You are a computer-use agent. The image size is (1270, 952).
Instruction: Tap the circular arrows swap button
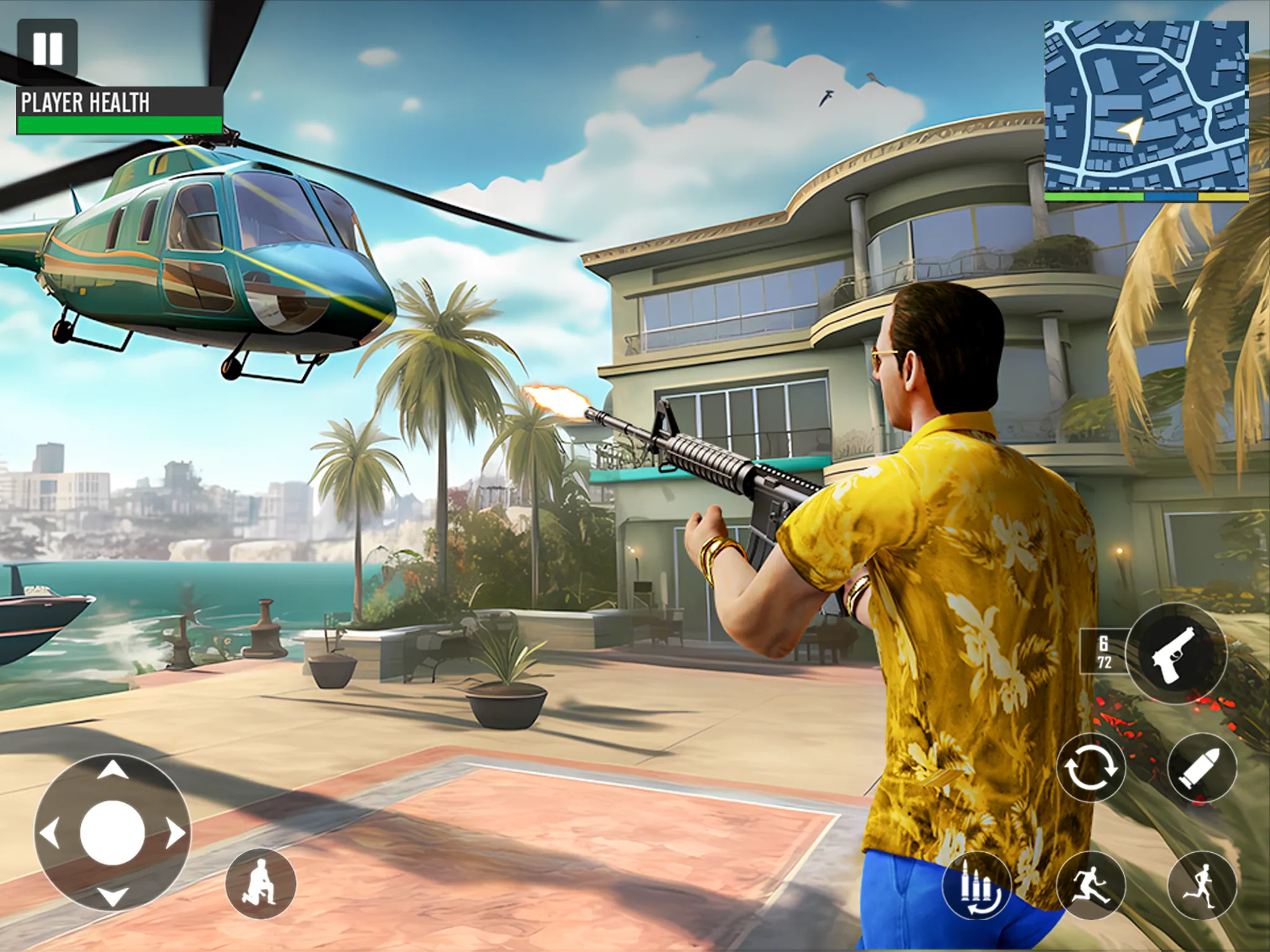1091,769
